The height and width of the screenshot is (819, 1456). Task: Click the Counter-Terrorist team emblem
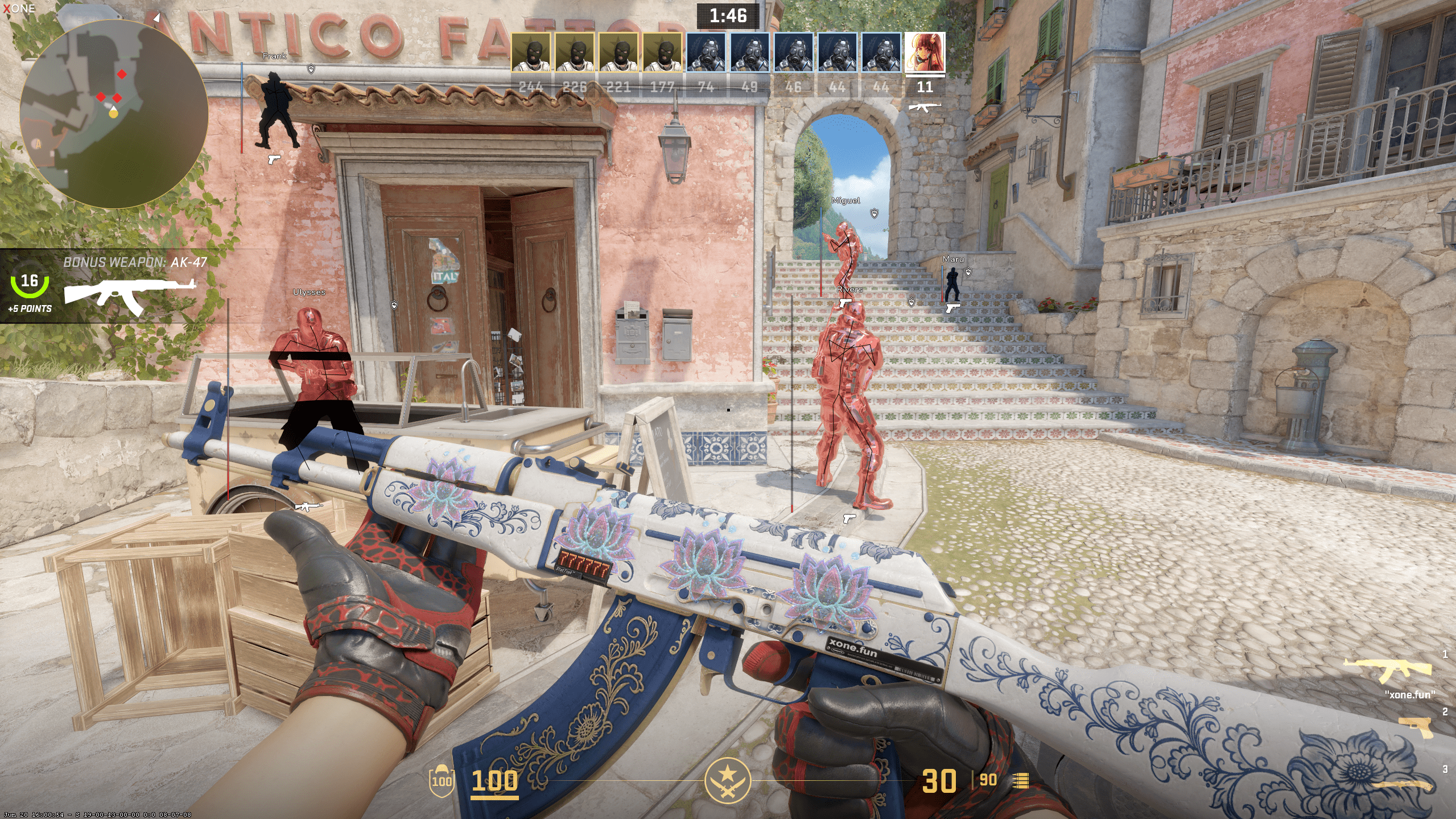click(728, 780)
